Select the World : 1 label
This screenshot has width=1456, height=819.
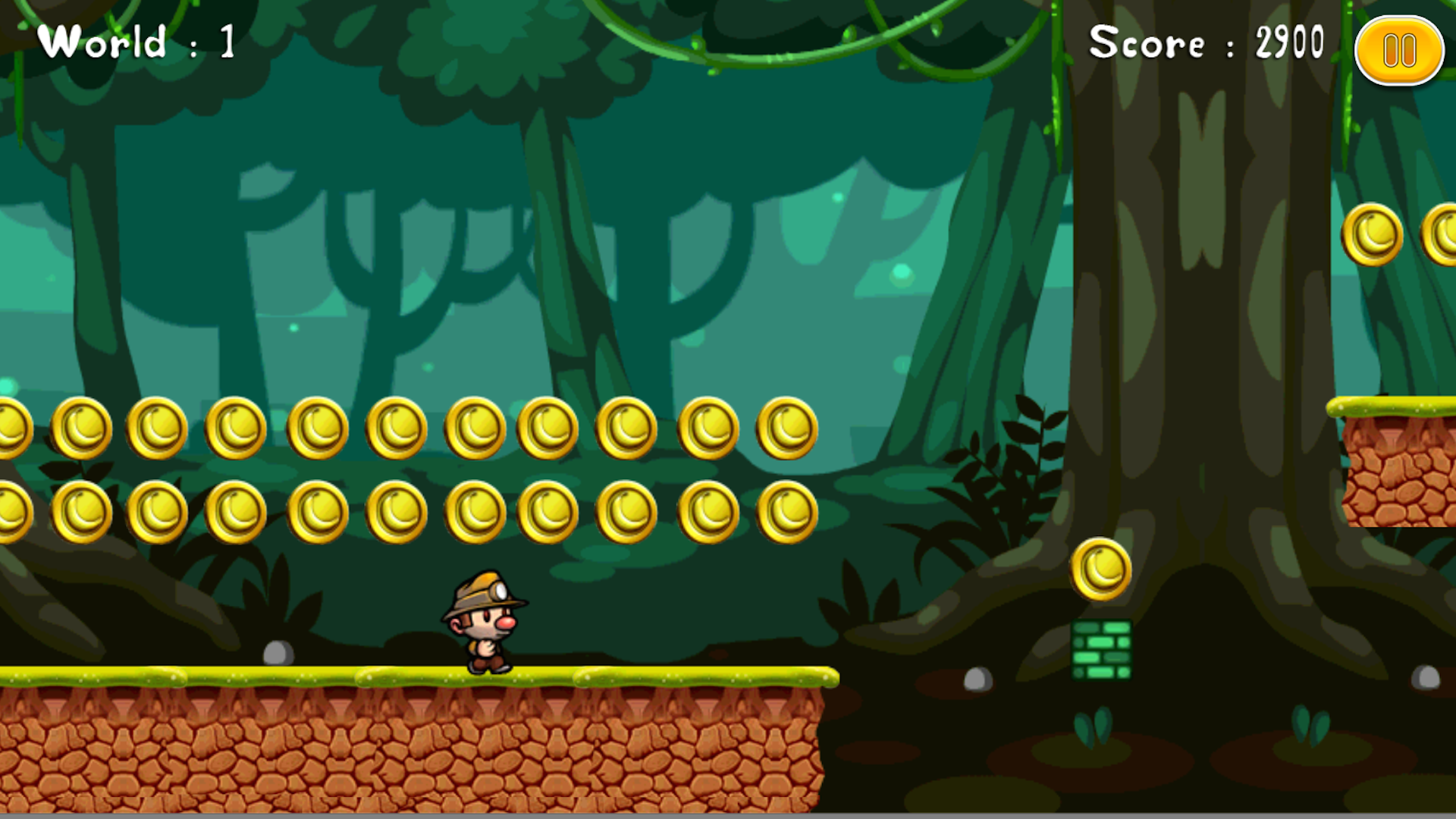136,42
